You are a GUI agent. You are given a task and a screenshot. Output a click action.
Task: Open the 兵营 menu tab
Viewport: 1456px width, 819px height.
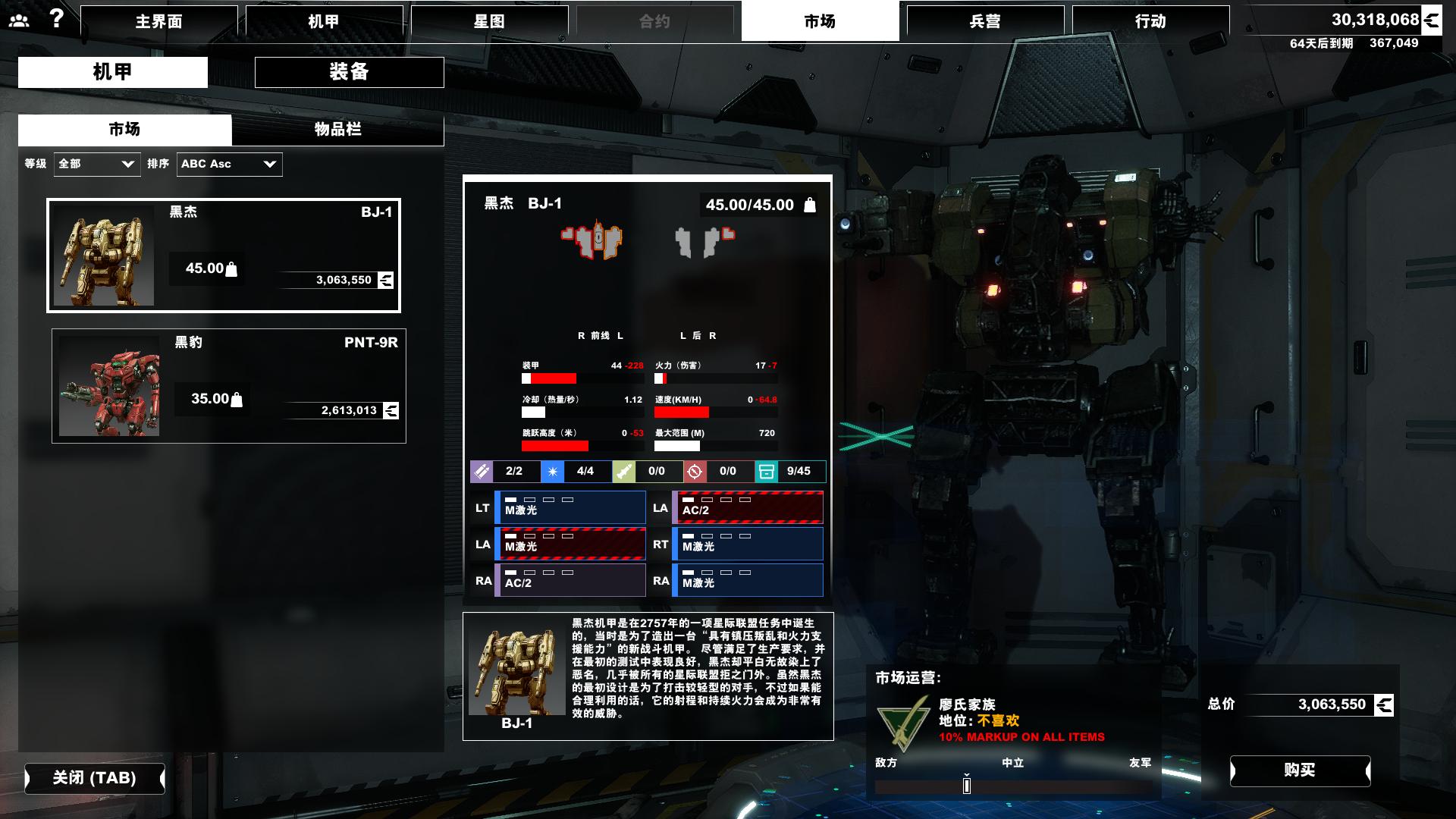987,21
